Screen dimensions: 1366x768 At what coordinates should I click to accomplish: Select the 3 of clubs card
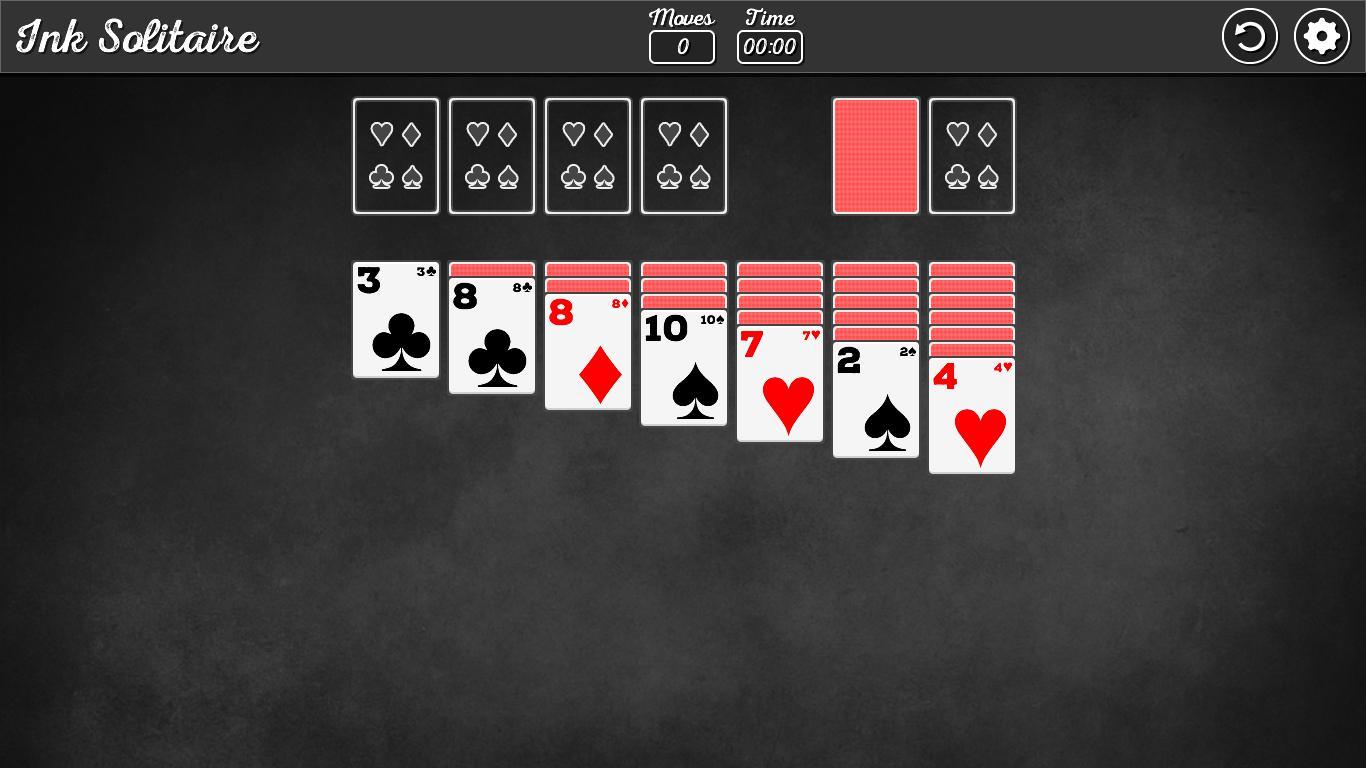pyautogui.click(x=395, y=320)
